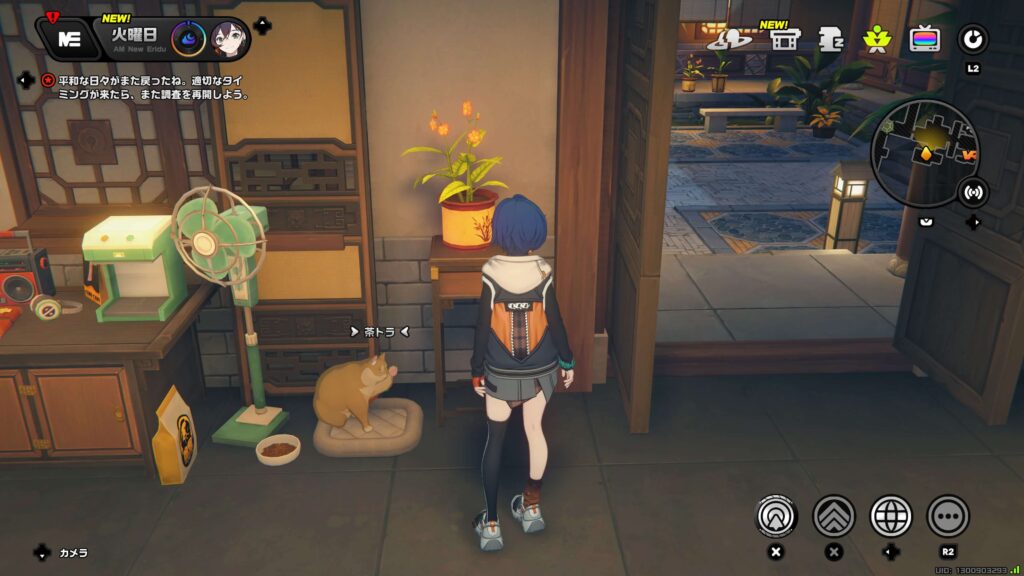Open the three-dots more options button

948,516
